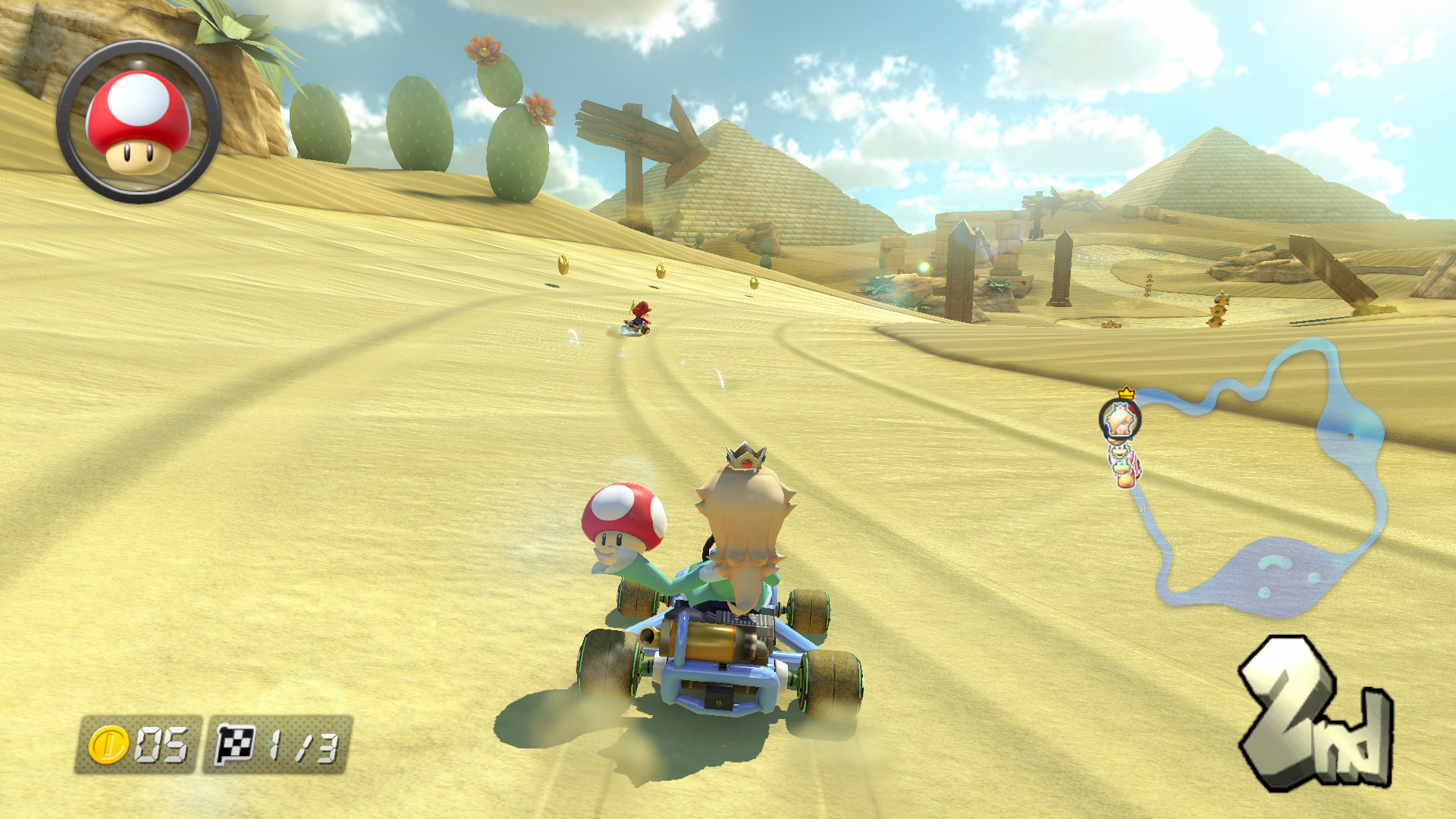Click the crown above the leader's minimap icon
The height and width of the screenshot is (819, 1456).
click(1127, 392)
